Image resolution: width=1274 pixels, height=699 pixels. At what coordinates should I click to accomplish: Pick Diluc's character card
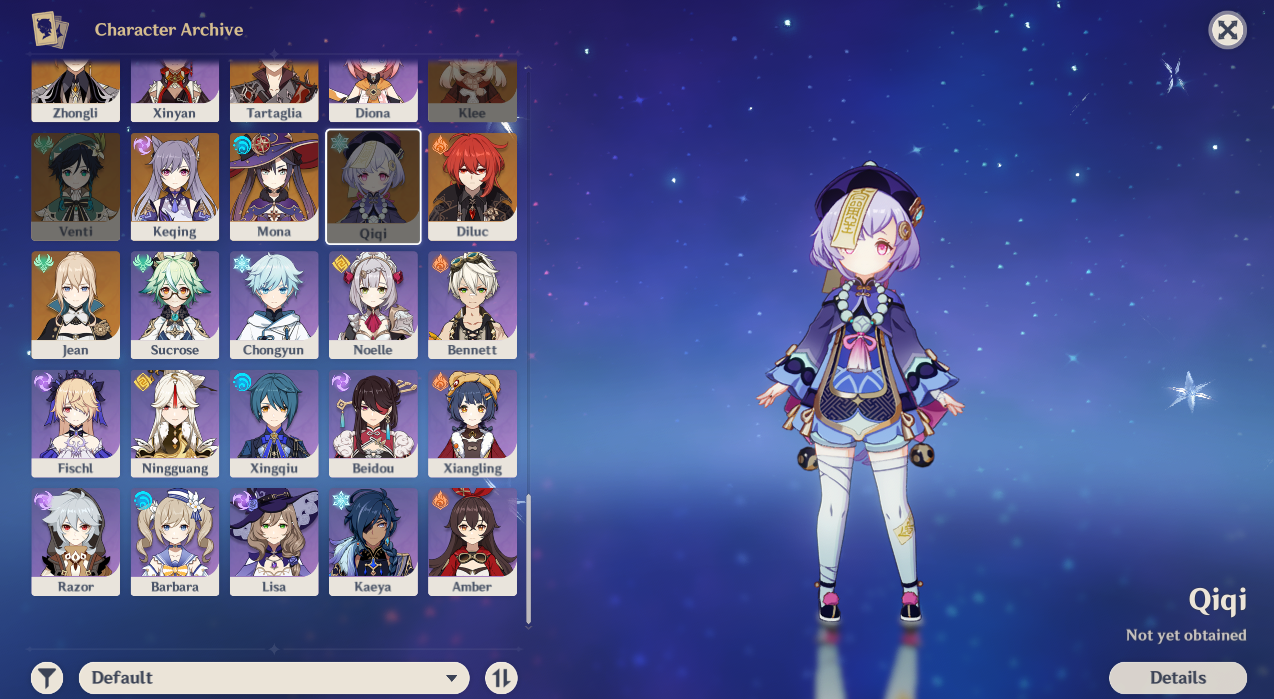click(x=472, y=186)
